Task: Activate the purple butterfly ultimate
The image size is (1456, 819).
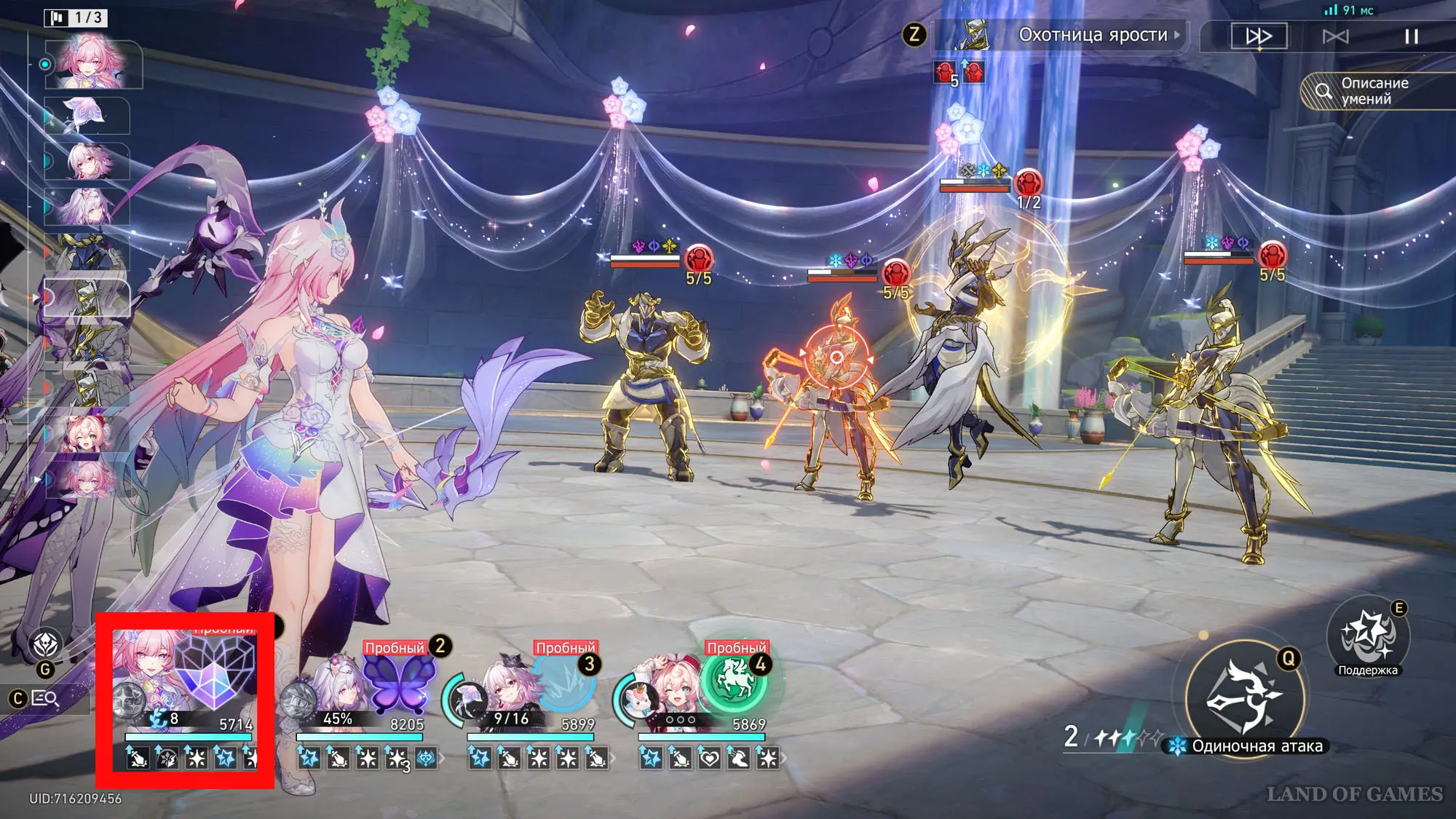Action: [398, 683]
